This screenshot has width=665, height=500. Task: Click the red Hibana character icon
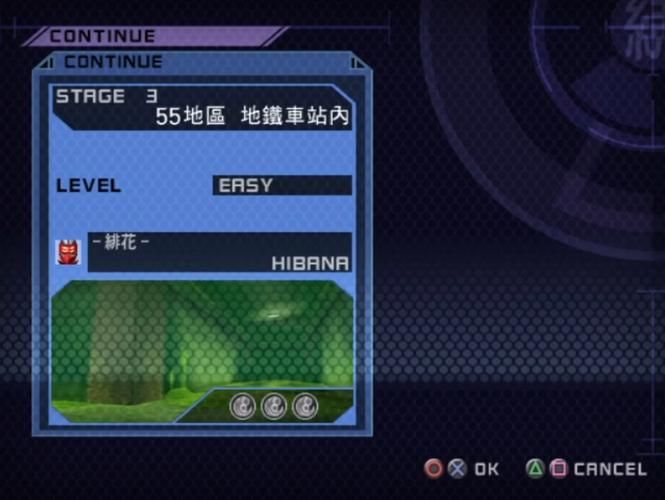pyautogui.click(x=68, y=252)
